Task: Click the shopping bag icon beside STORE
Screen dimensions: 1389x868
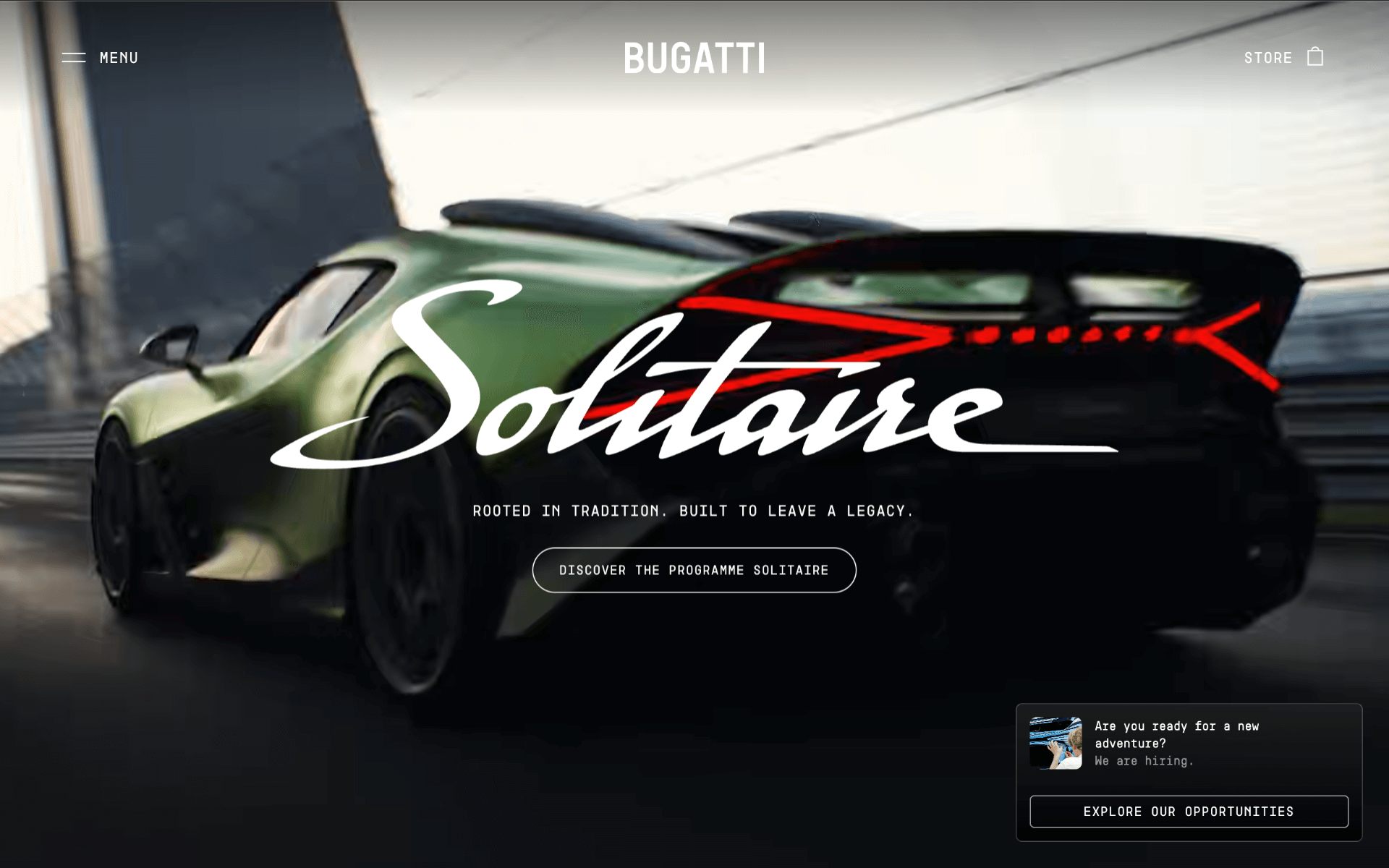Action: tap(1316, 57)
